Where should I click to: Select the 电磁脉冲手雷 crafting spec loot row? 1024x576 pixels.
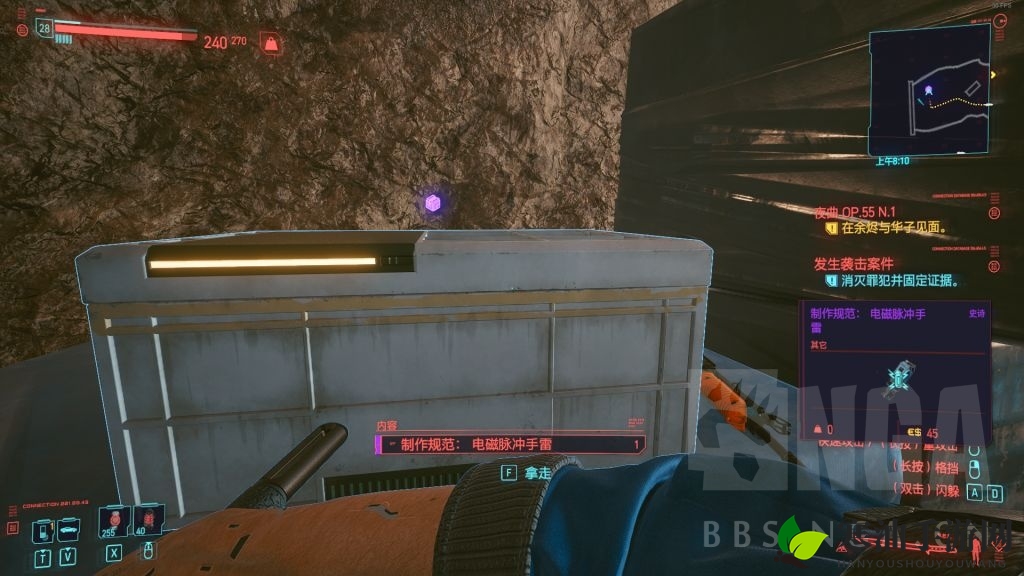pyautogui.click(x=510, y=445)
